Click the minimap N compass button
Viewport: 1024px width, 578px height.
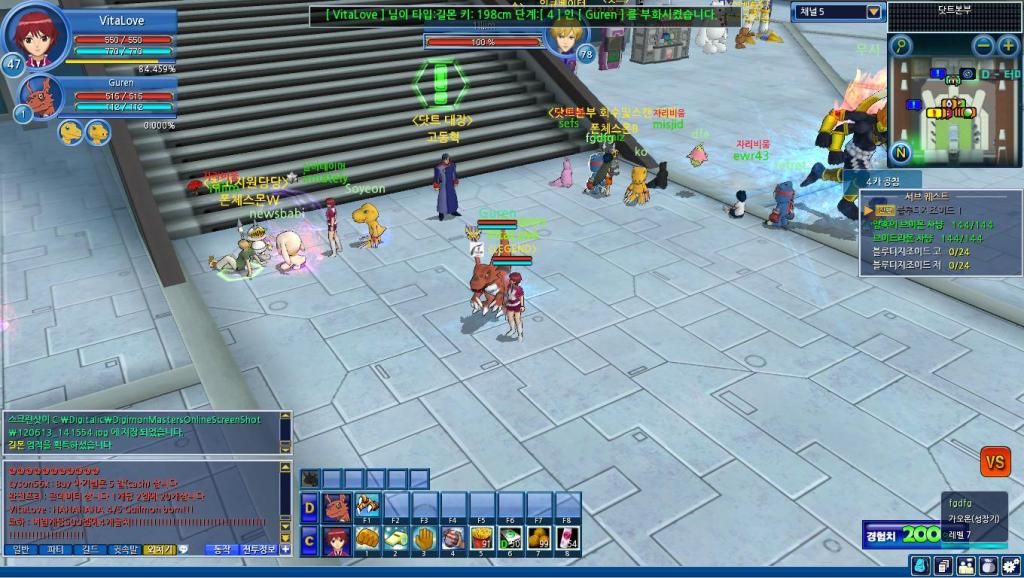point(901,153)
